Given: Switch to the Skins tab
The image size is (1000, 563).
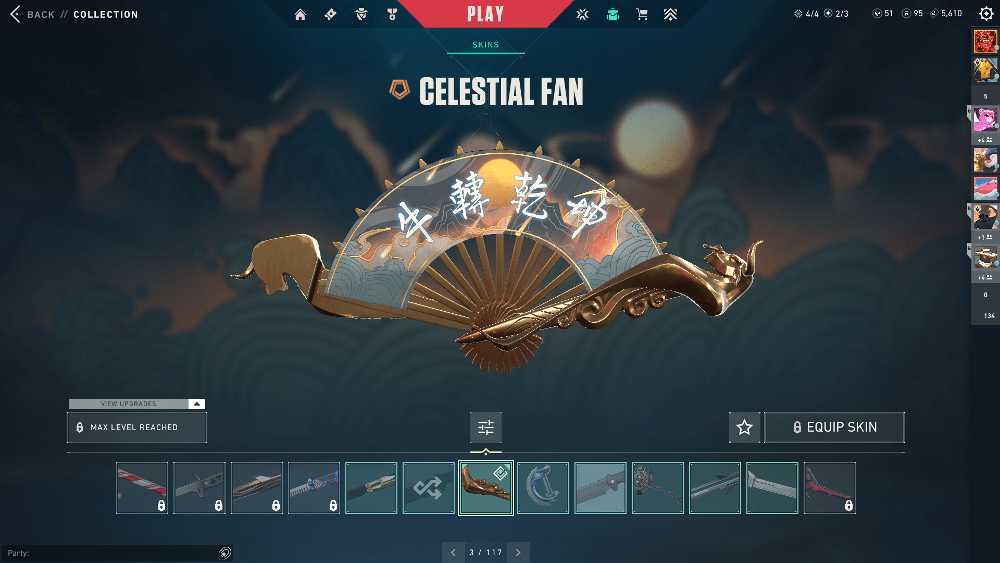Looking at the screenshot, I should (x=486, y=45).
